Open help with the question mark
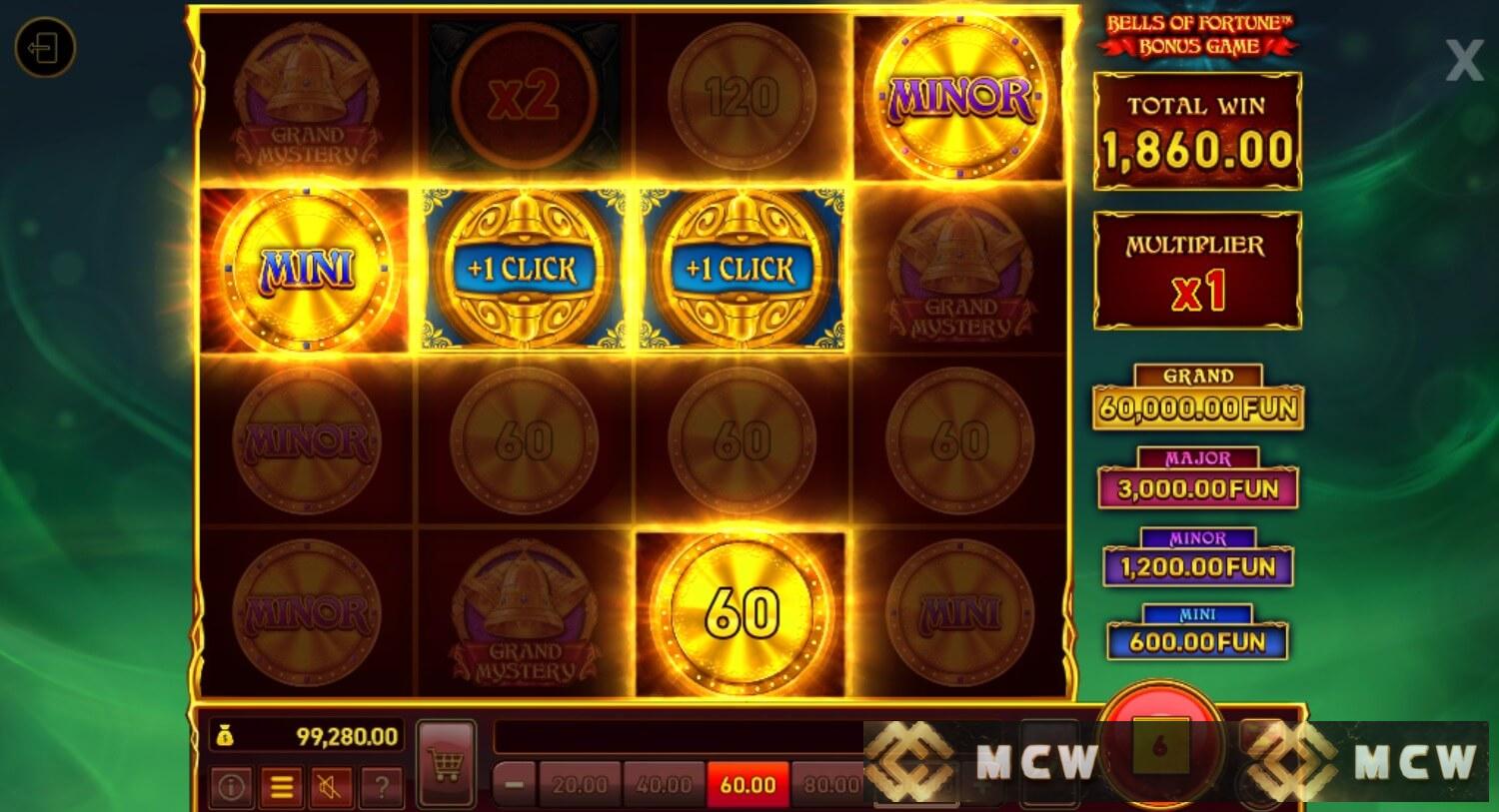Image resolution: width=1499 pixels, height=812 pixels. 381,787
